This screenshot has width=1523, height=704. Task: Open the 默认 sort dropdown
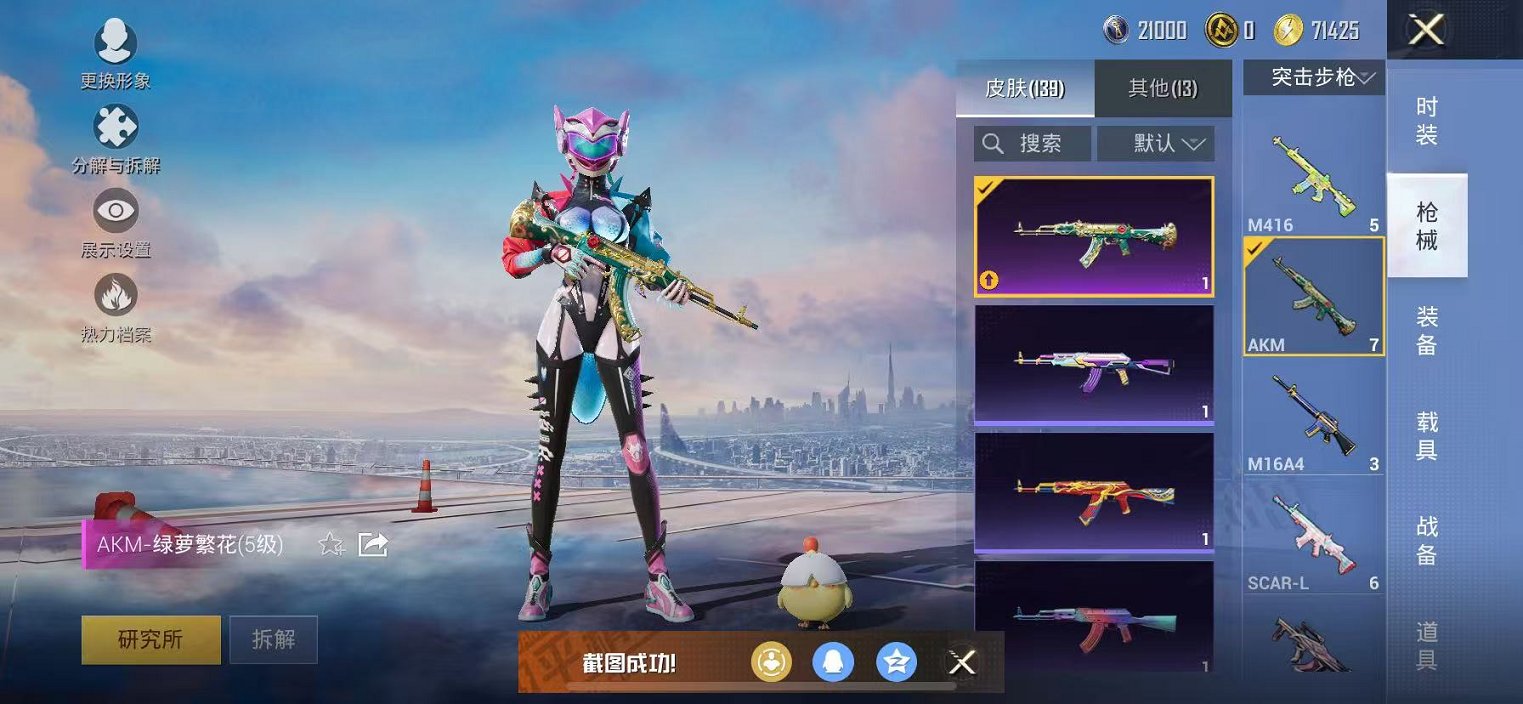[x=1156, y=144]
